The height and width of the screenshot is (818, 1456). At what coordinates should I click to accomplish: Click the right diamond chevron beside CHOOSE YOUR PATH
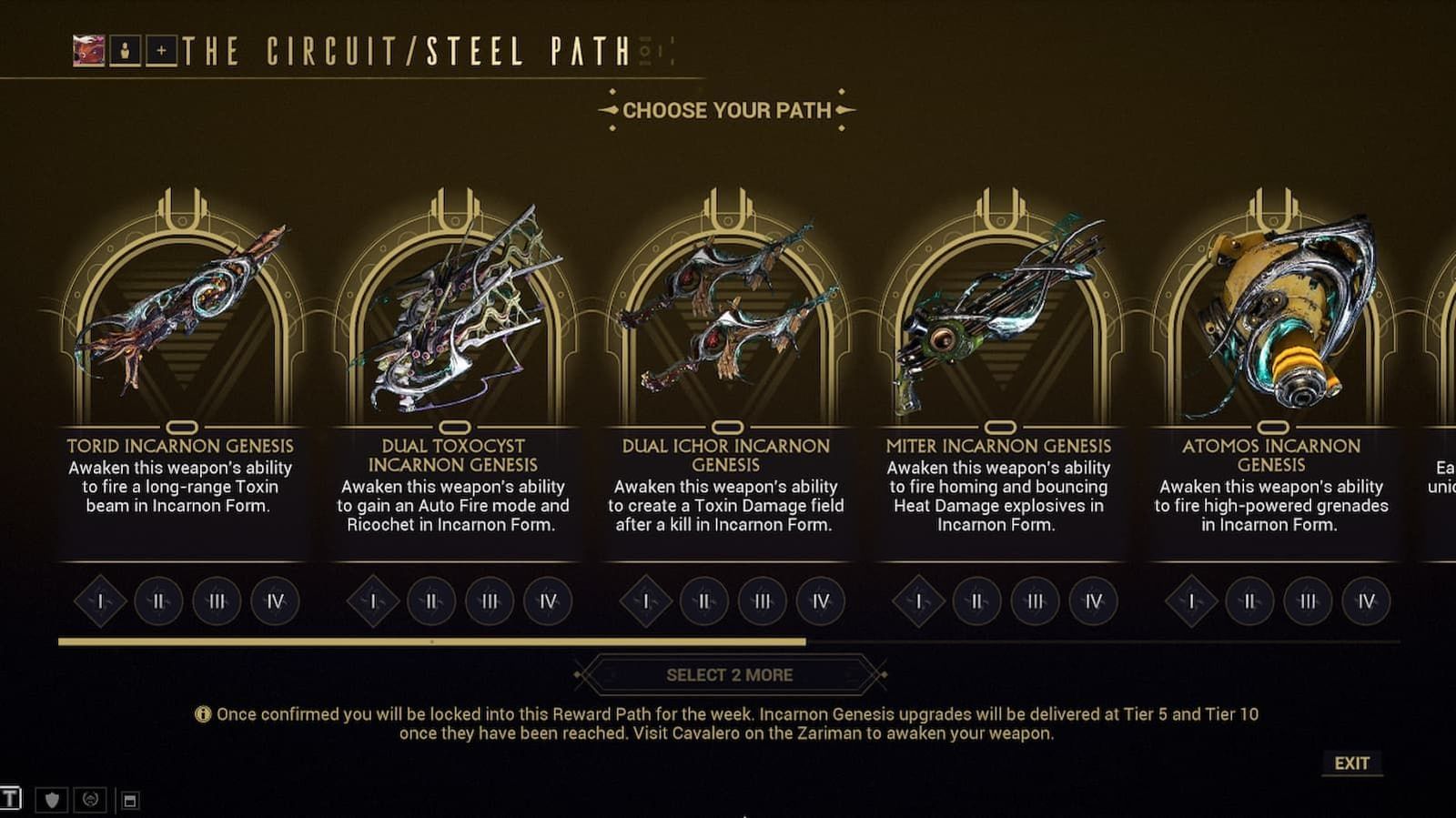[846, 111]
